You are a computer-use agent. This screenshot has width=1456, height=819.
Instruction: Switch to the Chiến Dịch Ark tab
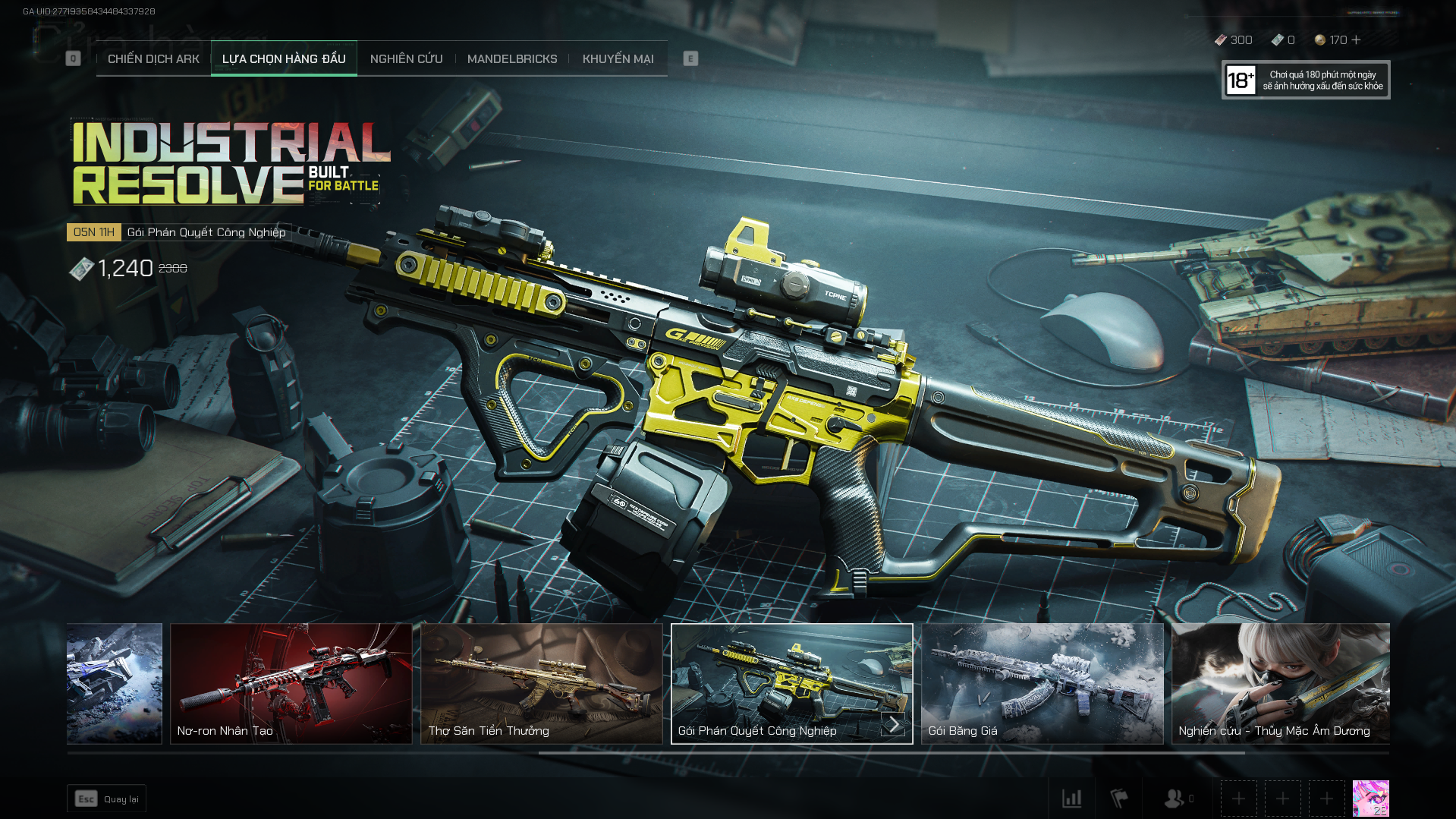[153, 58]
